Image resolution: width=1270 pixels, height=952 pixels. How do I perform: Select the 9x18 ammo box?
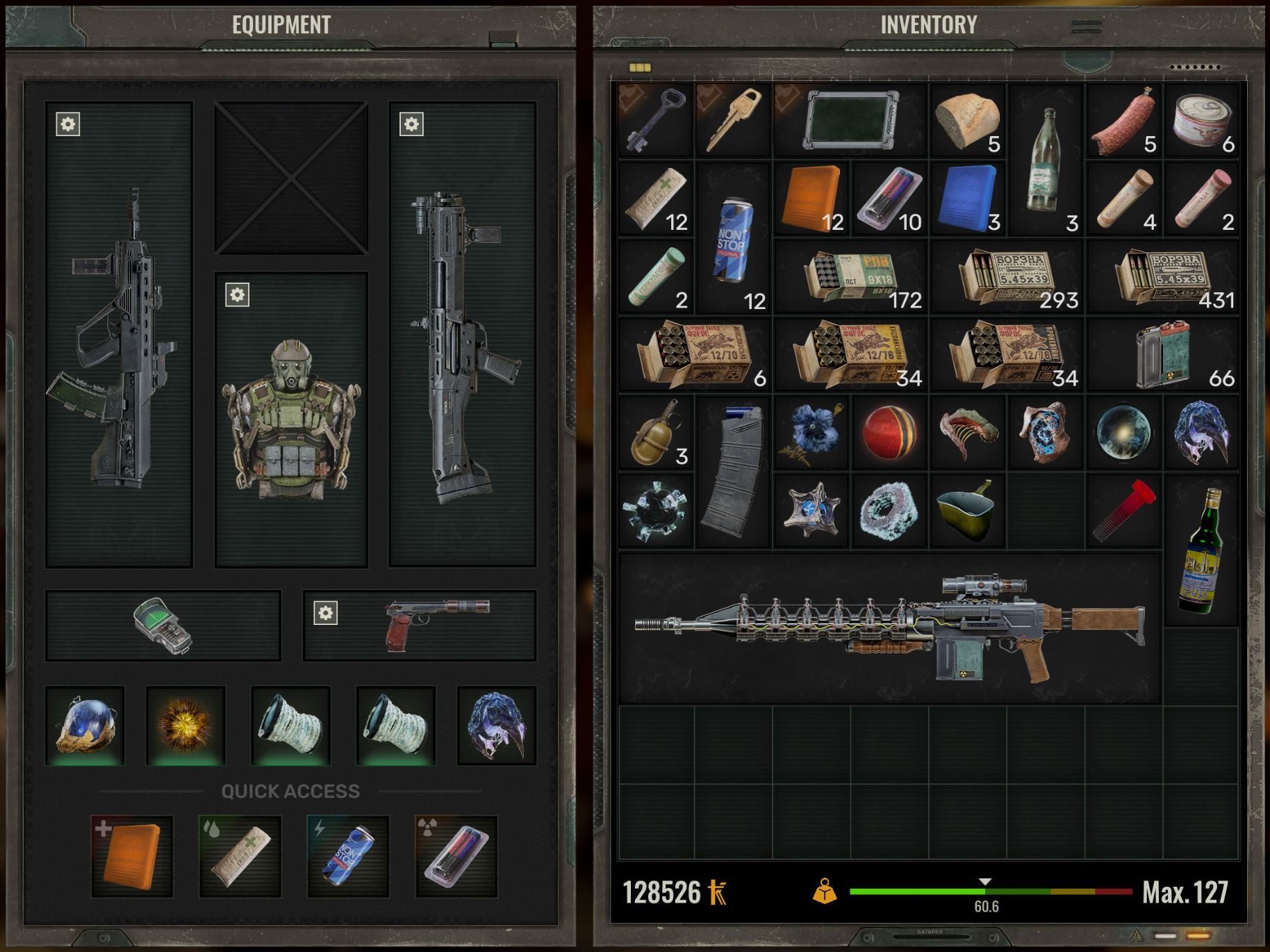pos(851,278)
